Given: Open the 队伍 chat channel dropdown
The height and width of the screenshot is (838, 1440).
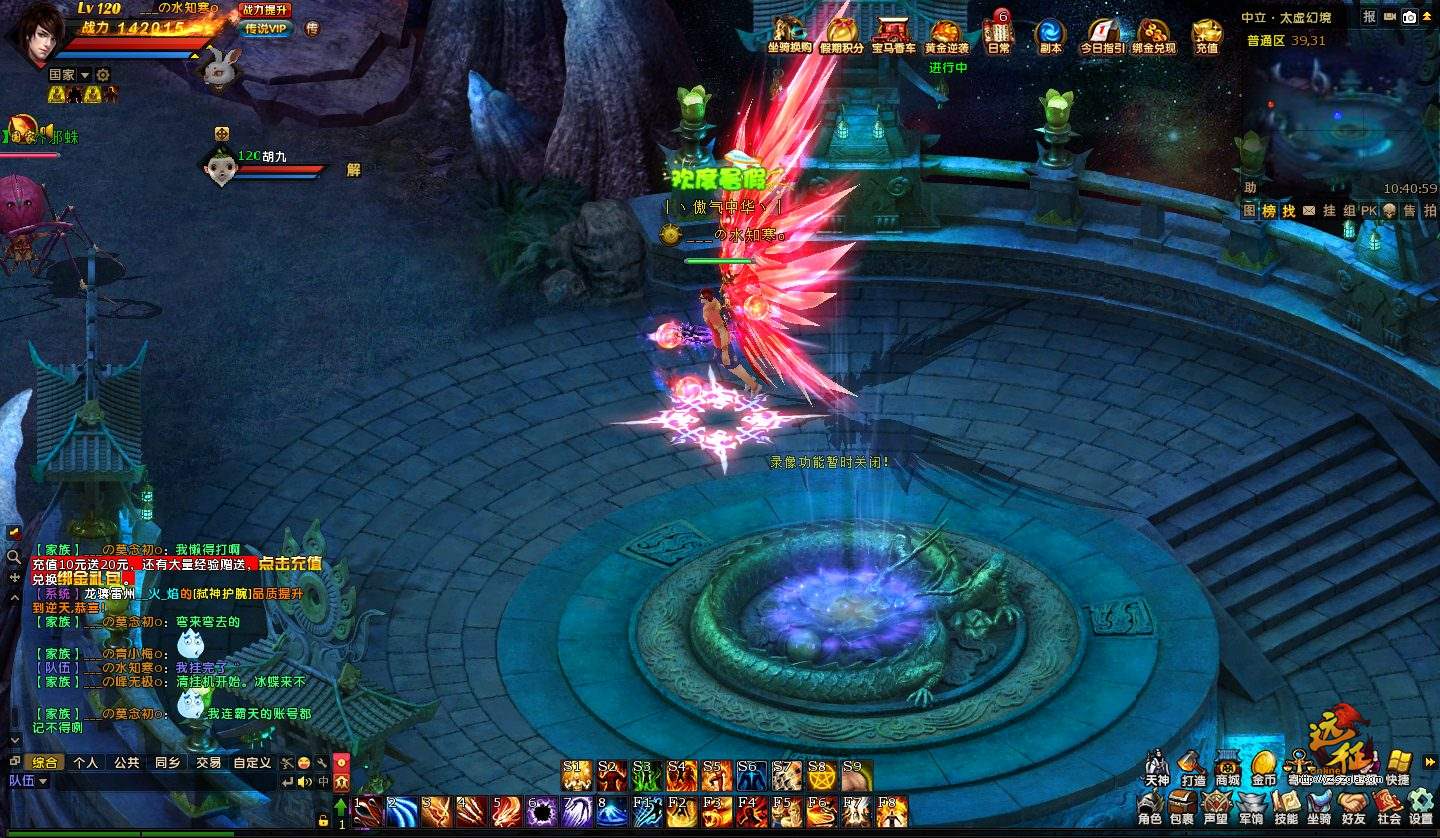Looking at the screenshot, I should [x=29, y=781].
